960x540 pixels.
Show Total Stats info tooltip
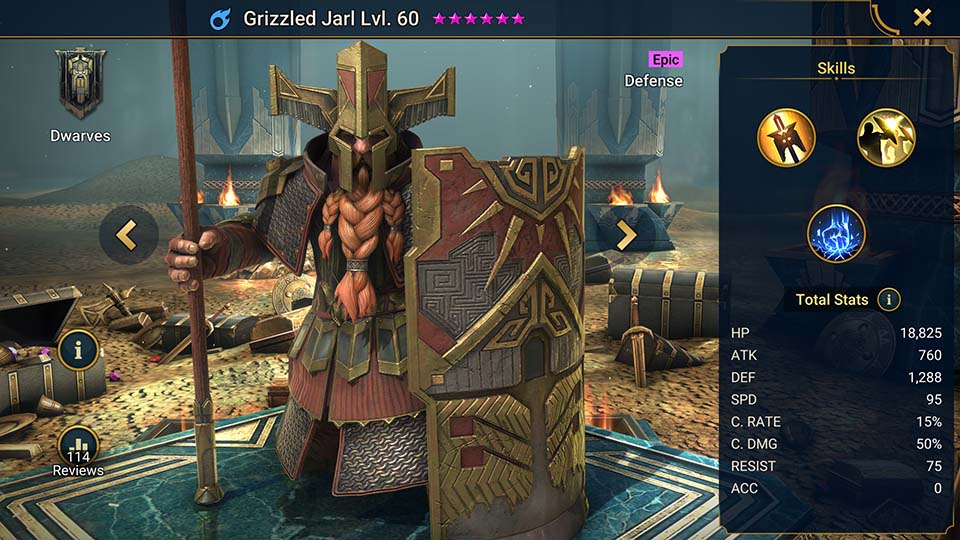pyautogui.click(x=888, y=299)
